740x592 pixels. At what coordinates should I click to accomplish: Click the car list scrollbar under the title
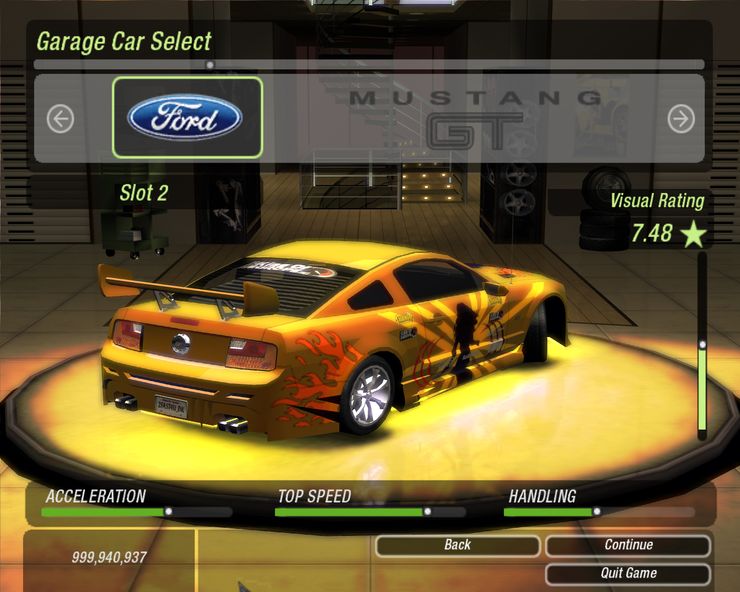click(x=368, y=65)
